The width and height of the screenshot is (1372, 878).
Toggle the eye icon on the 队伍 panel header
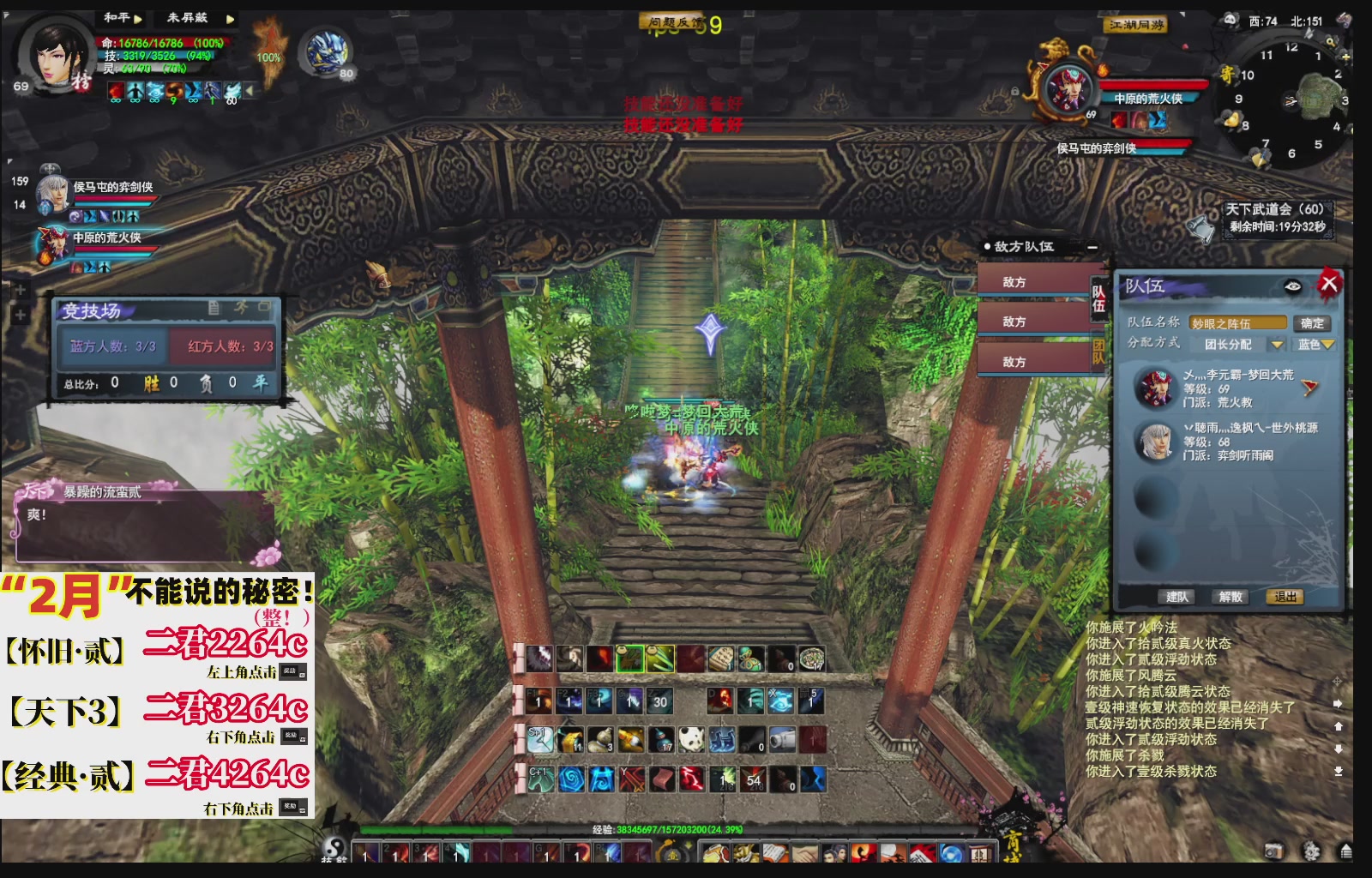click(1292, 286)
